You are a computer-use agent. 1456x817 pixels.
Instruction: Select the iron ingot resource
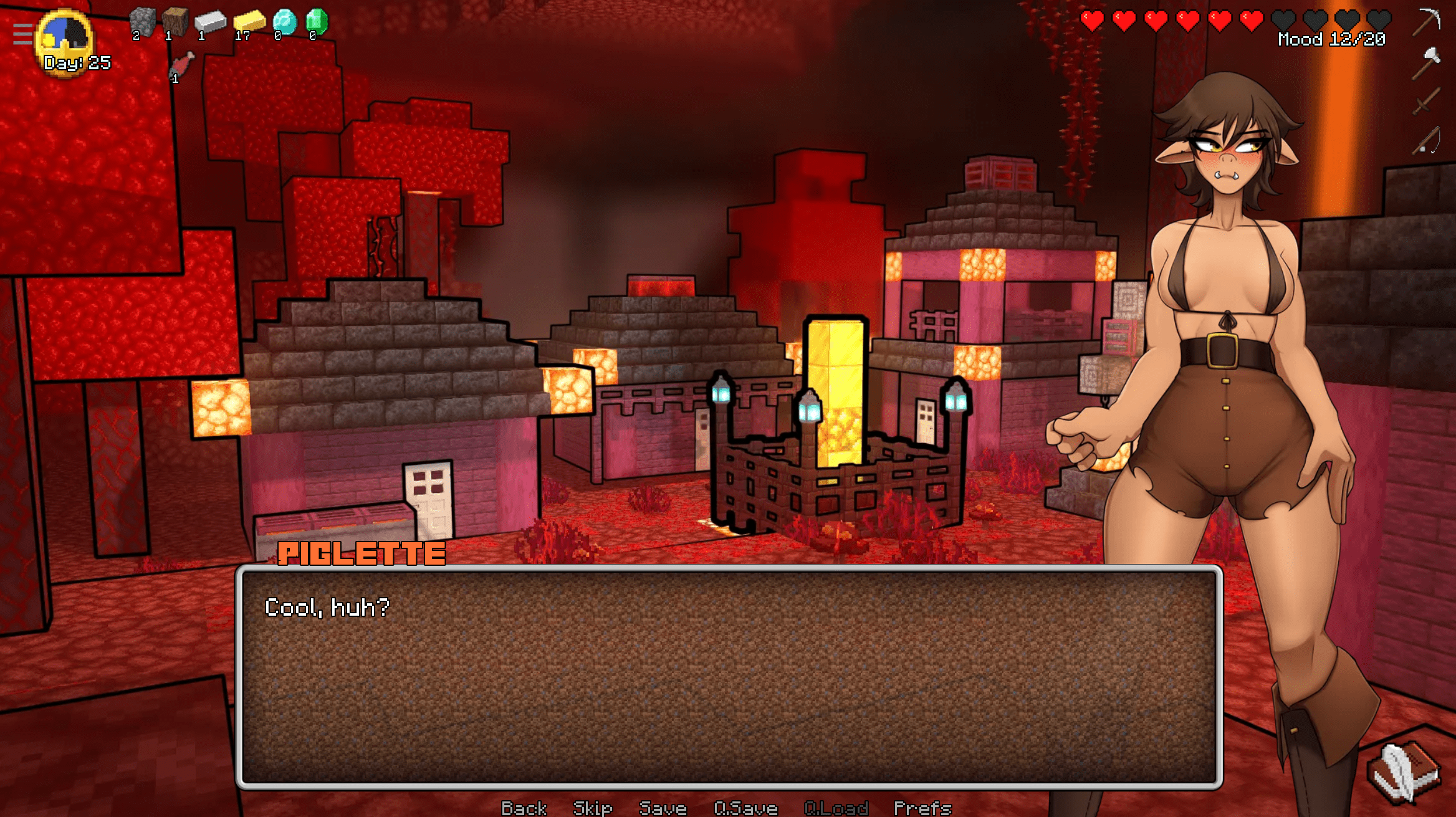210,22
